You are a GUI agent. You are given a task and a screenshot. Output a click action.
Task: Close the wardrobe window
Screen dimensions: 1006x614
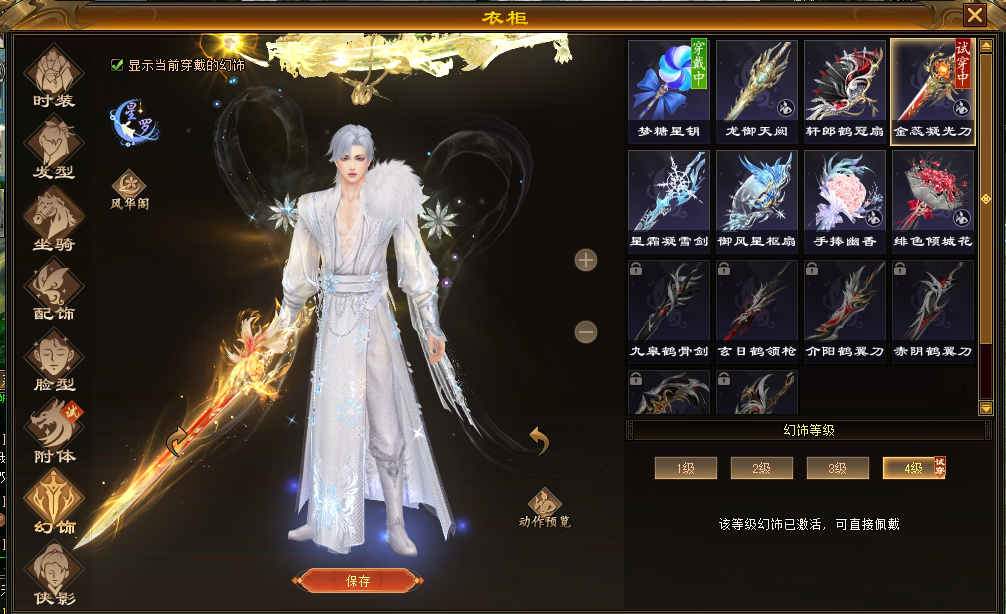pos(973,15)
